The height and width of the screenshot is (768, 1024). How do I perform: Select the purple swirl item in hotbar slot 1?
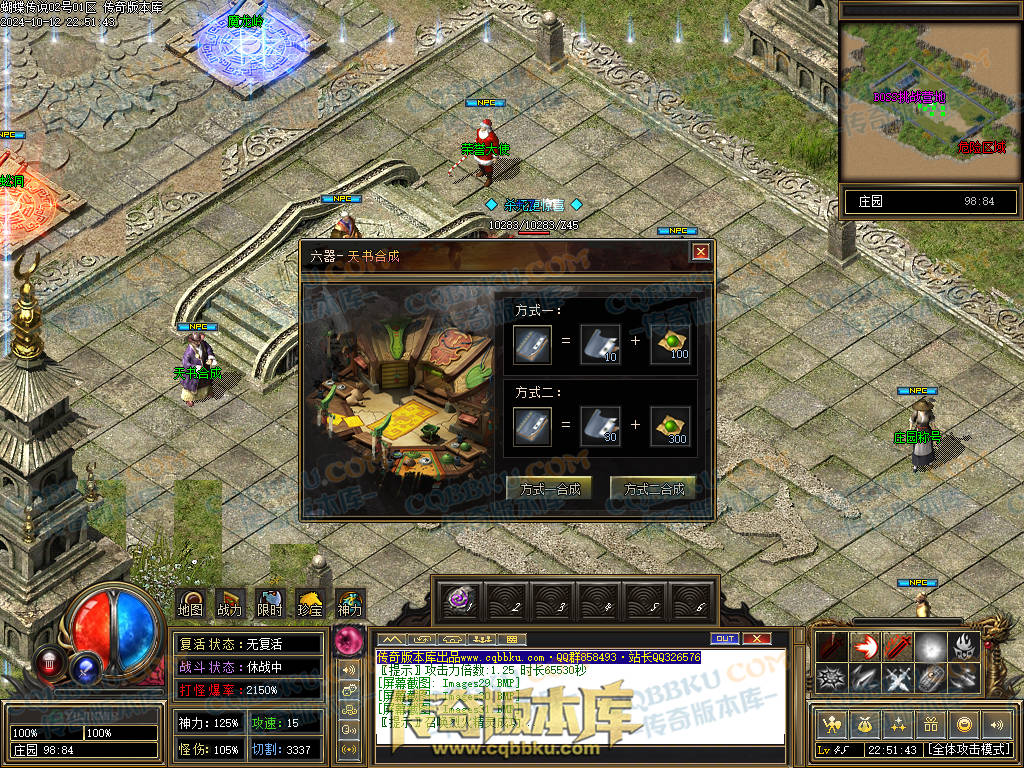(460, 601)
